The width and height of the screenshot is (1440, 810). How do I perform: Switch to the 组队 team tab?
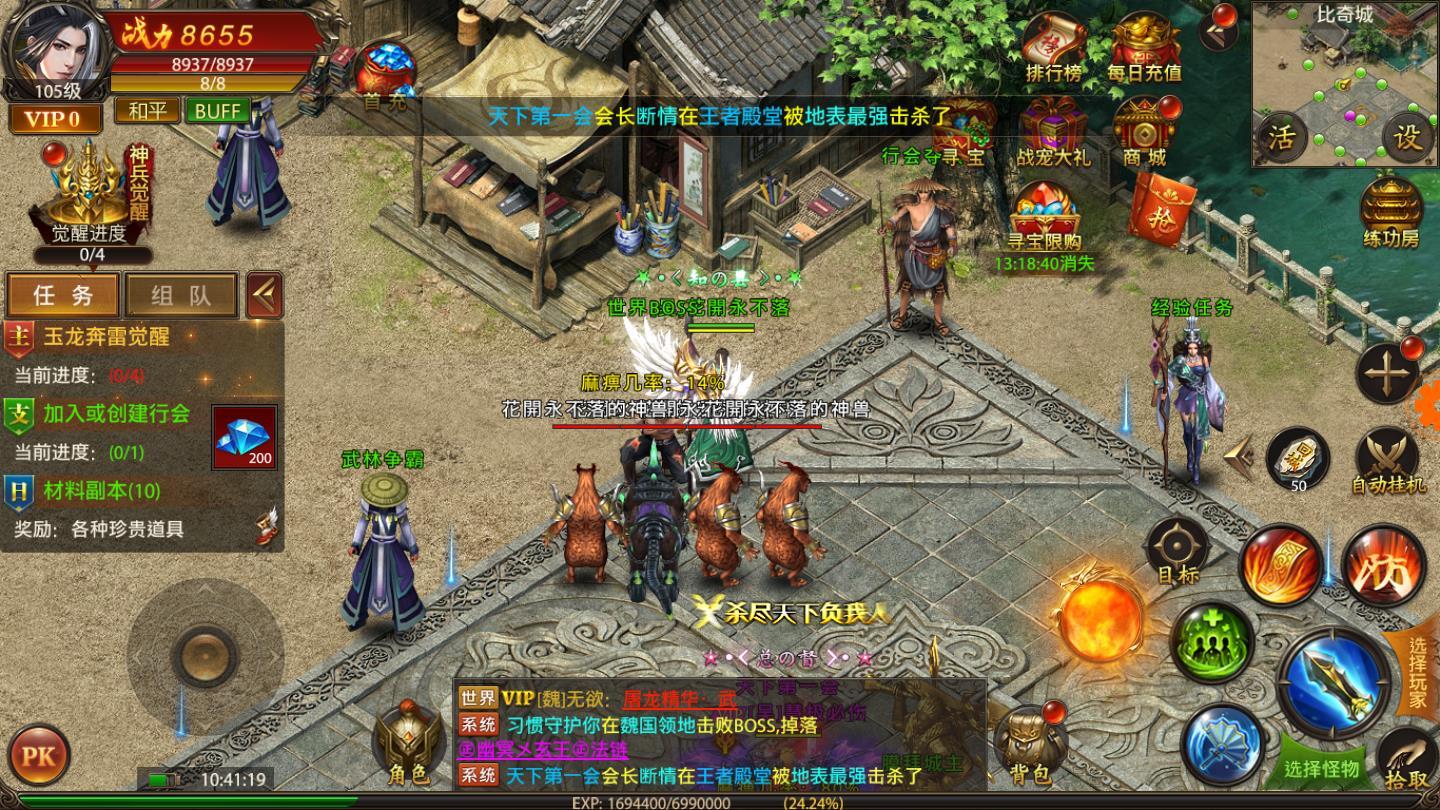(180, 296)
